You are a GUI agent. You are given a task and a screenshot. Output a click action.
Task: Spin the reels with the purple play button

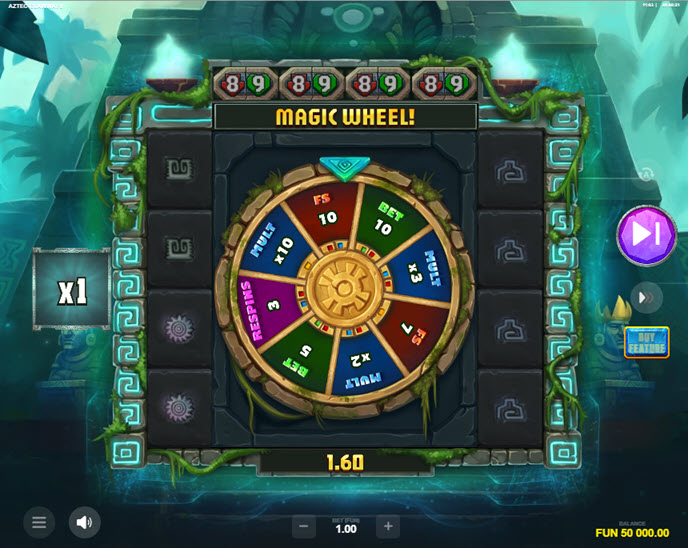click(x=647, y=236)
